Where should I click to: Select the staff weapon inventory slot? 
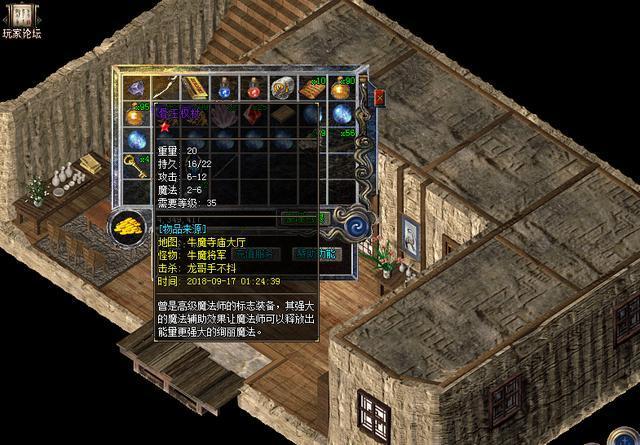pos(165,87)
